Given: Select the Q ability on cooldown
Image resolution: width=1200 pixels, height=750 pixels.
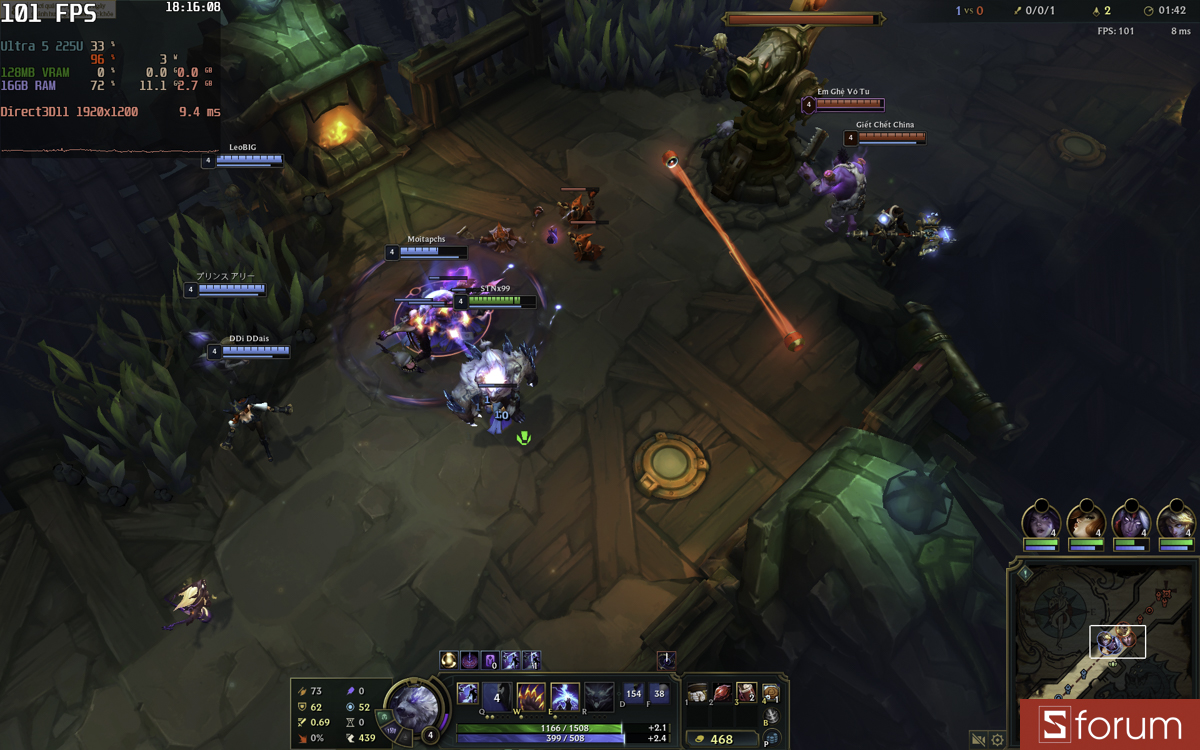Looking at the screenshot, I should 497,695.
